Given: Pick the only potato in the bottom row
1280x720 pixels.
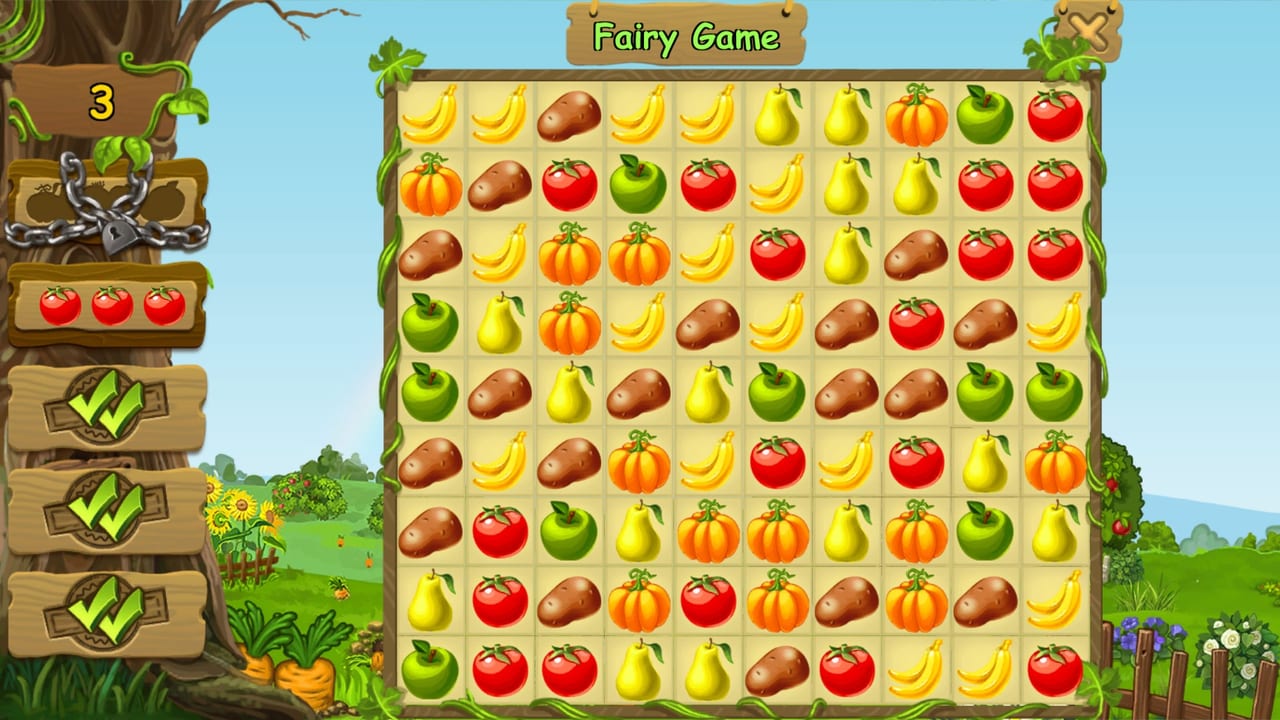Looking at the screenshot, I should click(777, 670).
